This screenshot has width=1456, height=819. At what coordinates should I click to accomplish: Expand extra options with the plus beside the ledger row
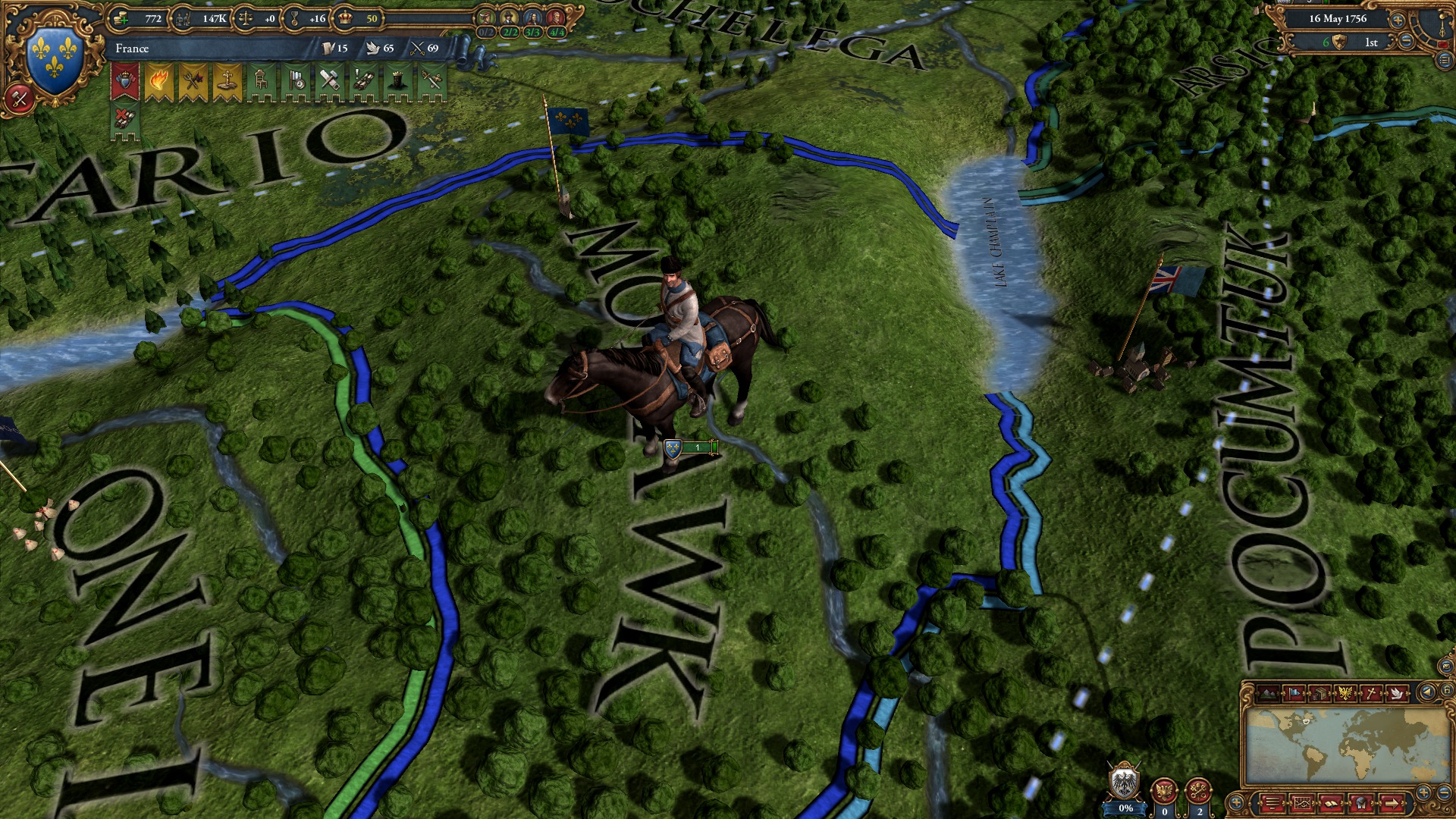tap(1236, 804)
